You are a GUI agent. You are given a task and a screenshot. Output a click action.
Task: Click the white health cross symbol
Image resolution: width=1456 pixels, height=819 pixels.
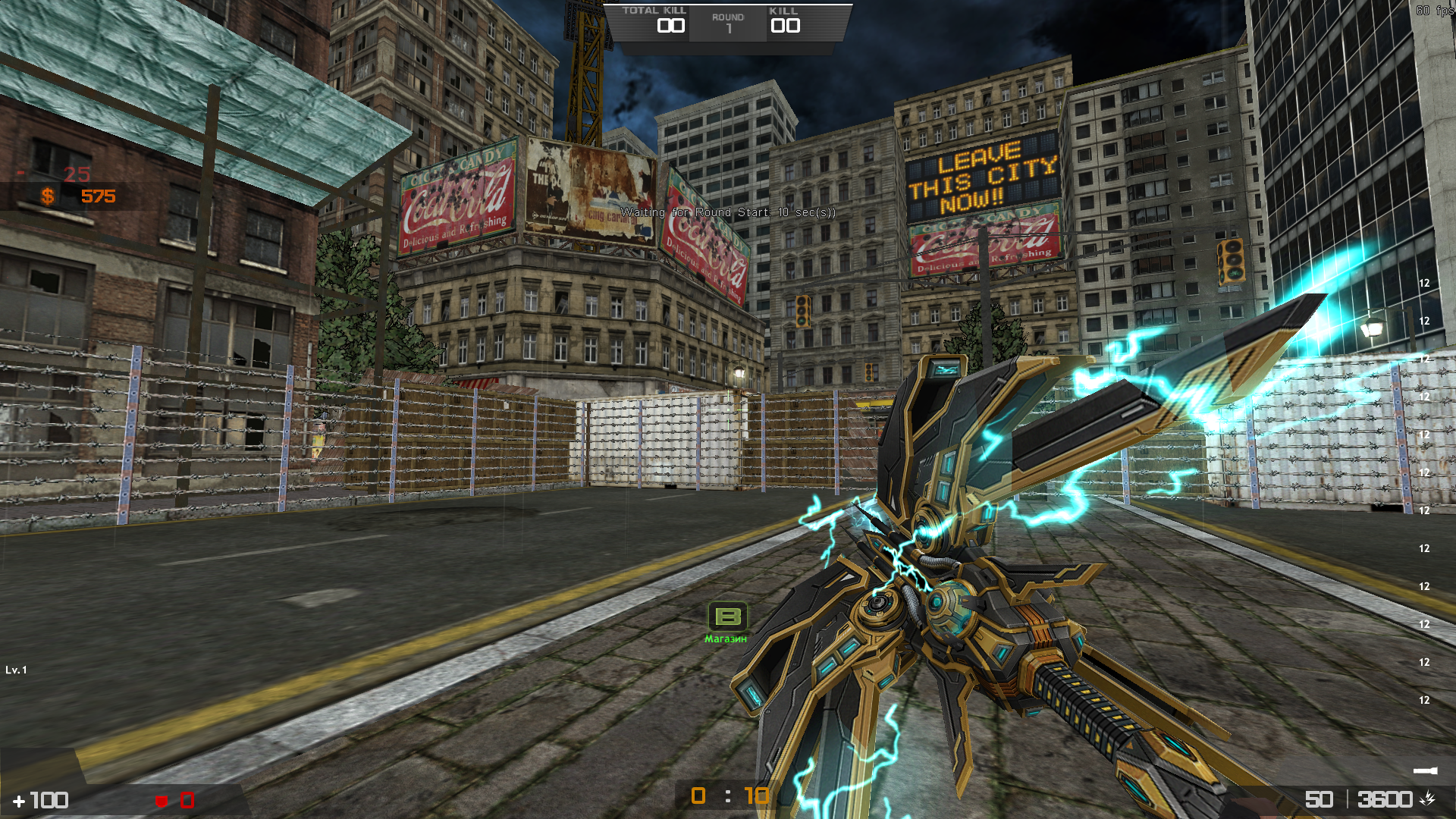tap(18, 800)
